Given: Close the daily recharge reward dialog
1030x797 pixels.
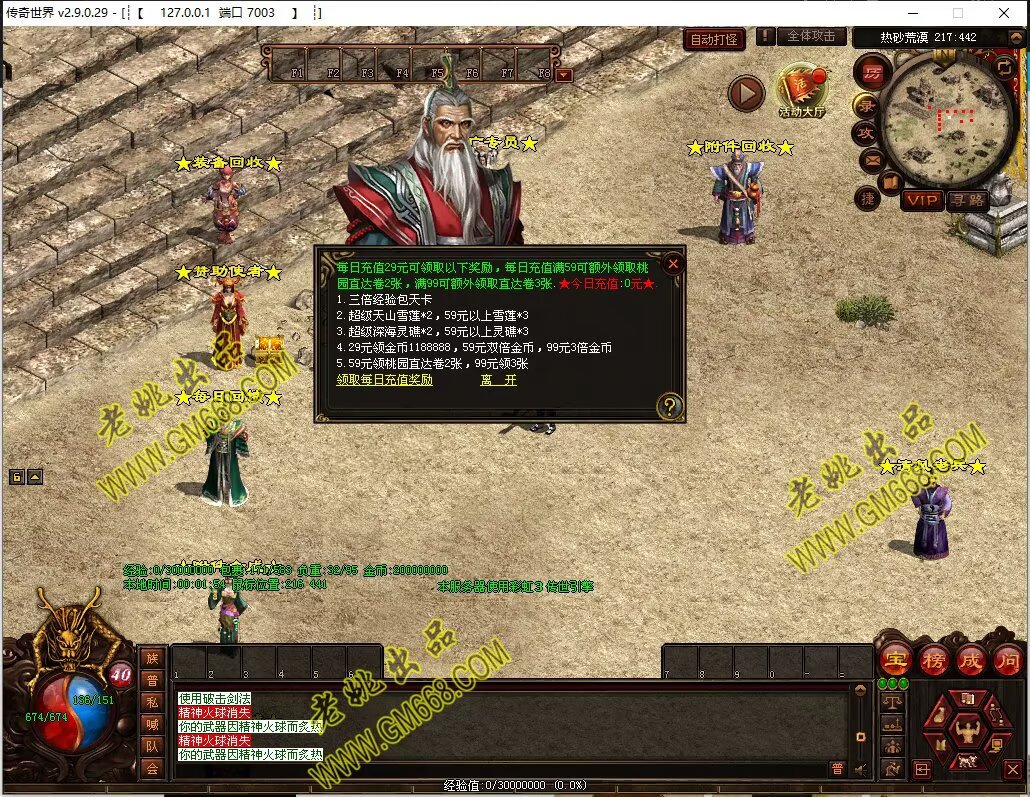Looking at the screenshot, I should point(674,264).
